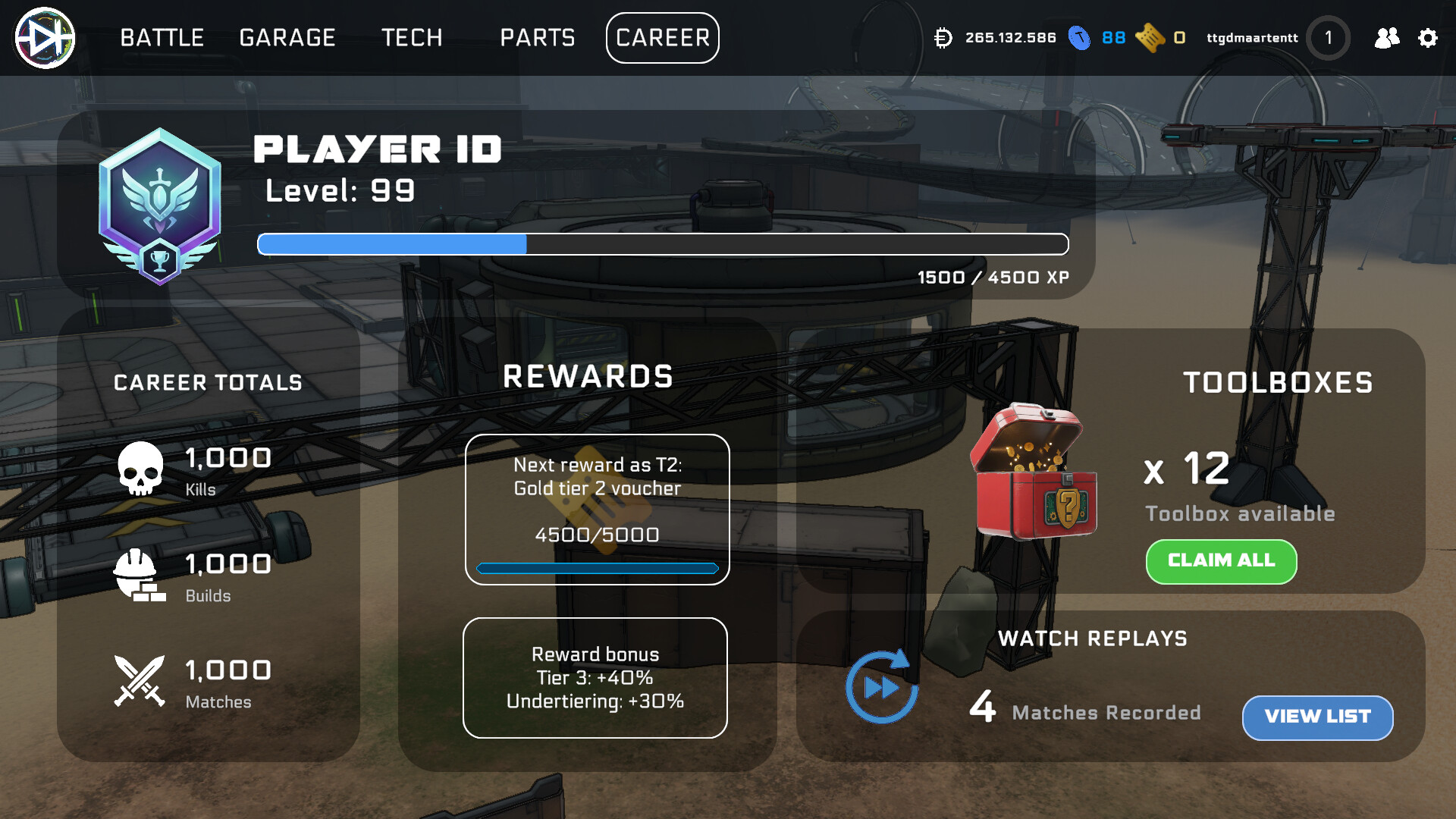View the recorded matches list
This screenshot has width=1456, height=819.
pyautogui.click(x=1317, y=717)
